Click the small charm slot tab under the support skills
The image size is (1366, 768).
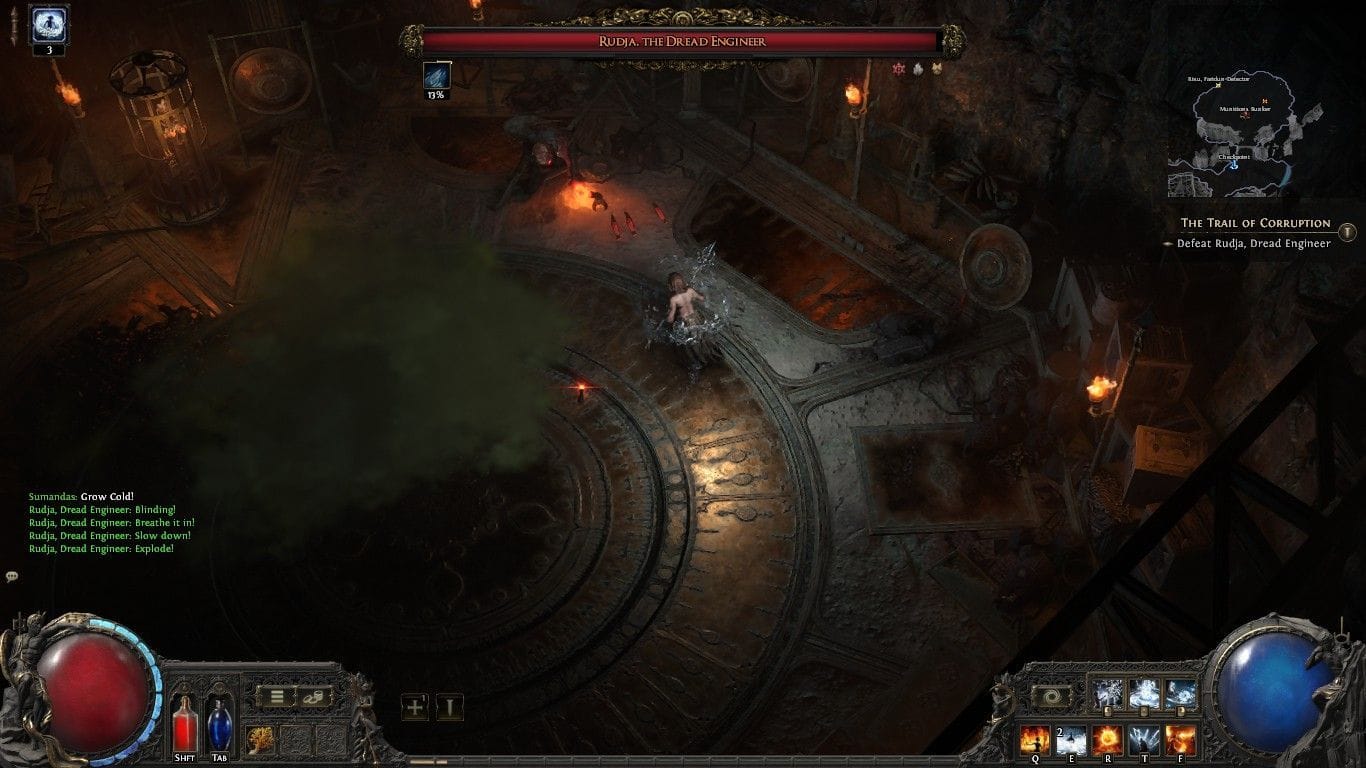coord(1108,711)
